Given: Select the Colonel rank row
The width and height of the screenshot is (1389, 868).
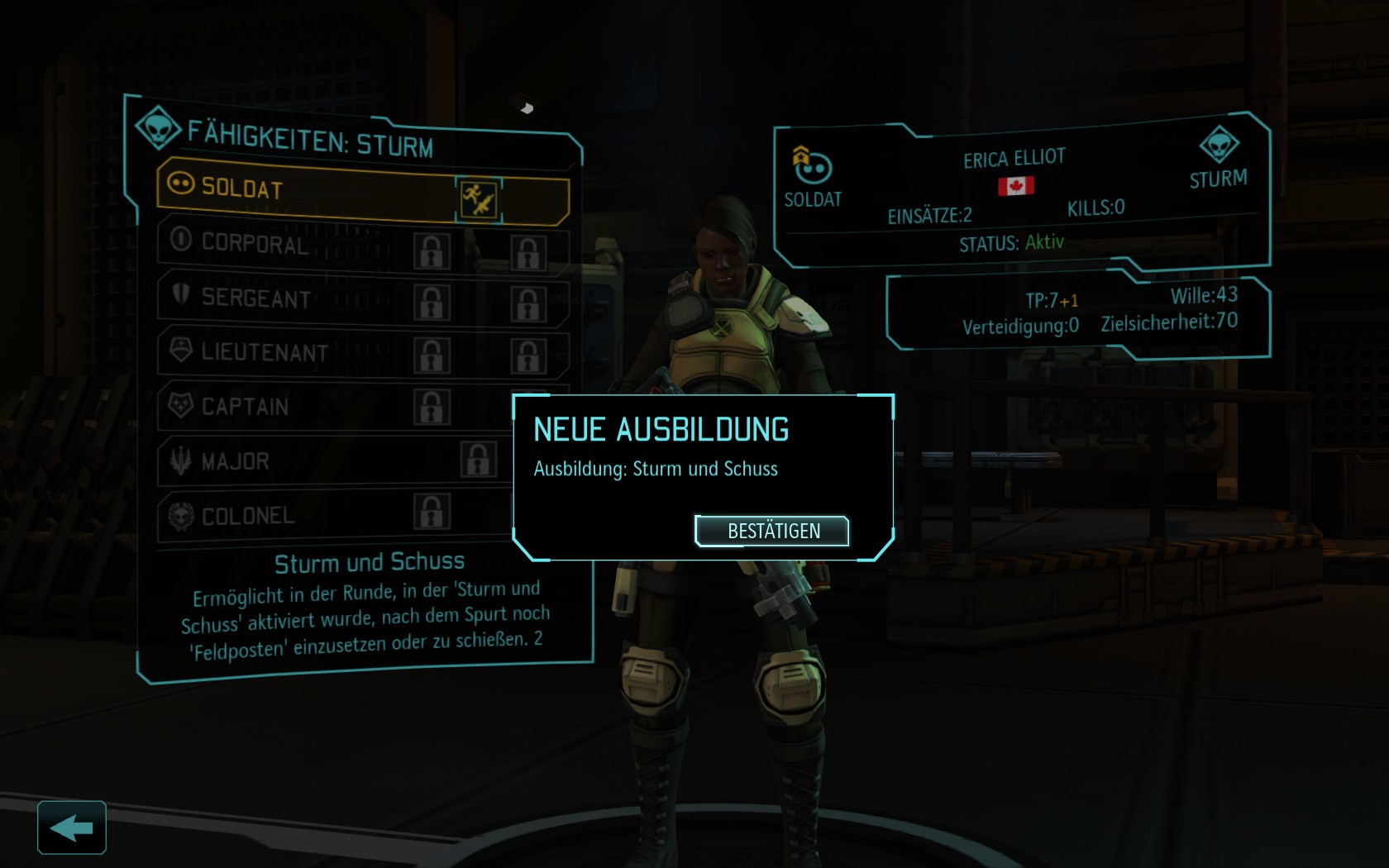Looking at the screenshot, I should tap(281, 516).
